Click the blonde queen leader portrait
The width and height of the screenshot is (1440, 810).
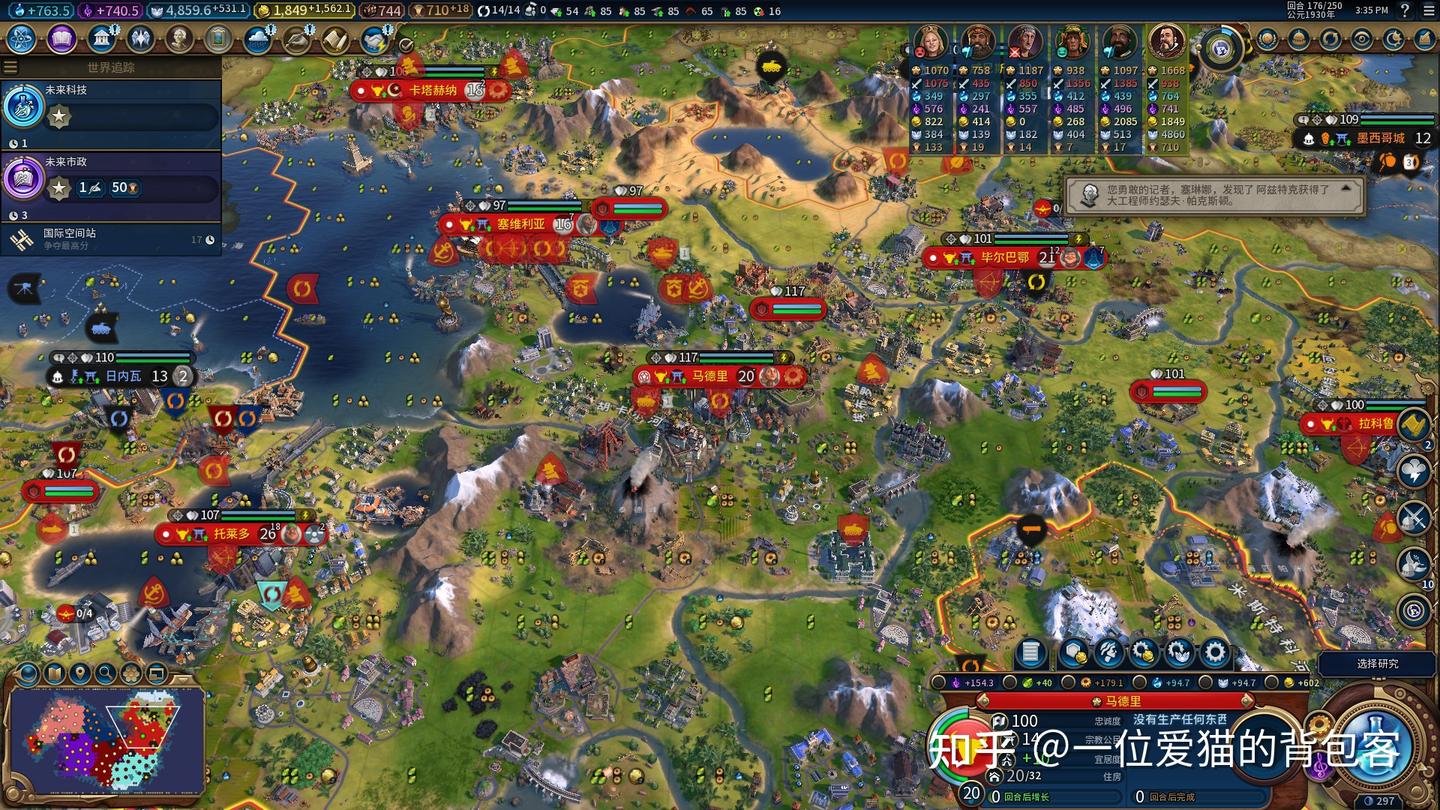tap(930, 42)
